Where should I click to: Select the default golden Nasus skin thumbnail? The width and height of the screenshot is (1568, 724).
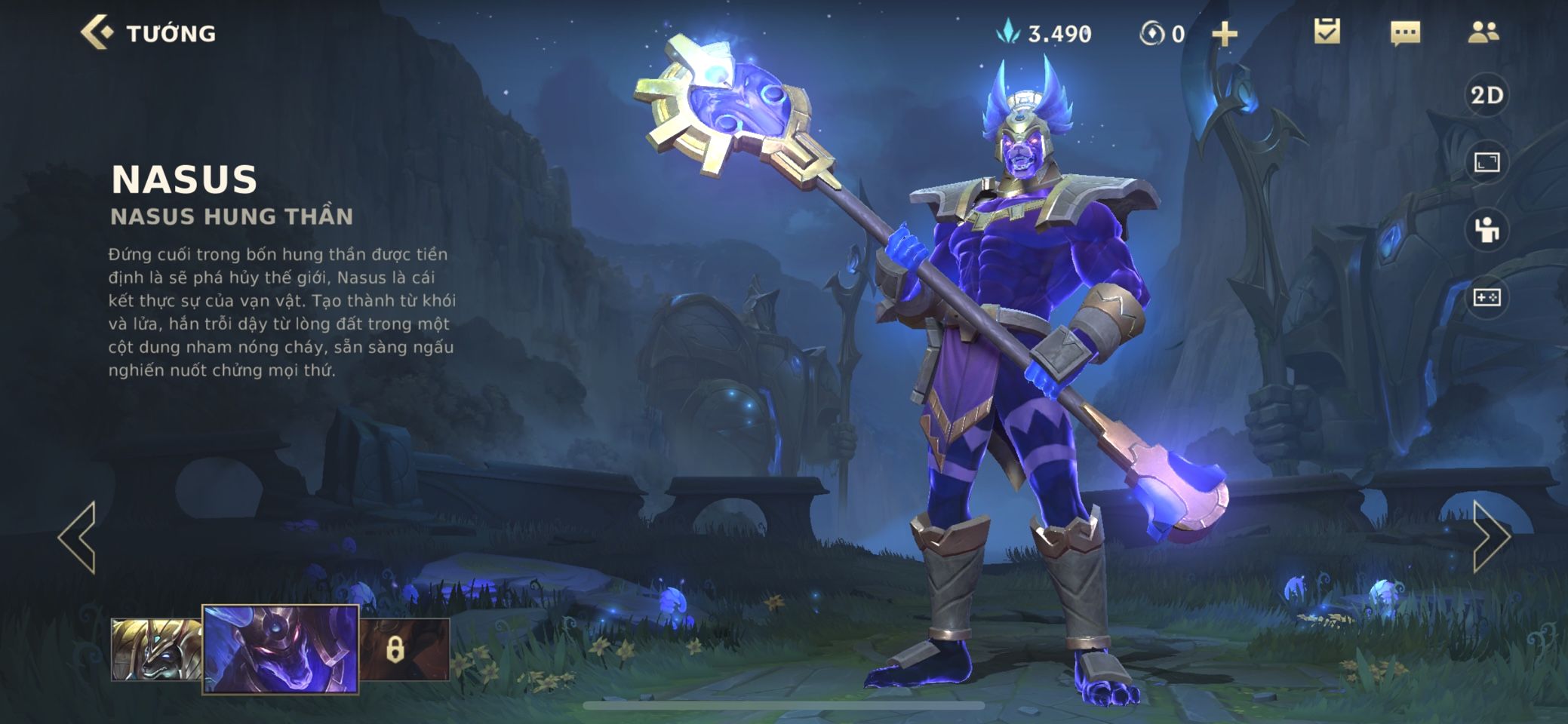[x=156, y=649]
